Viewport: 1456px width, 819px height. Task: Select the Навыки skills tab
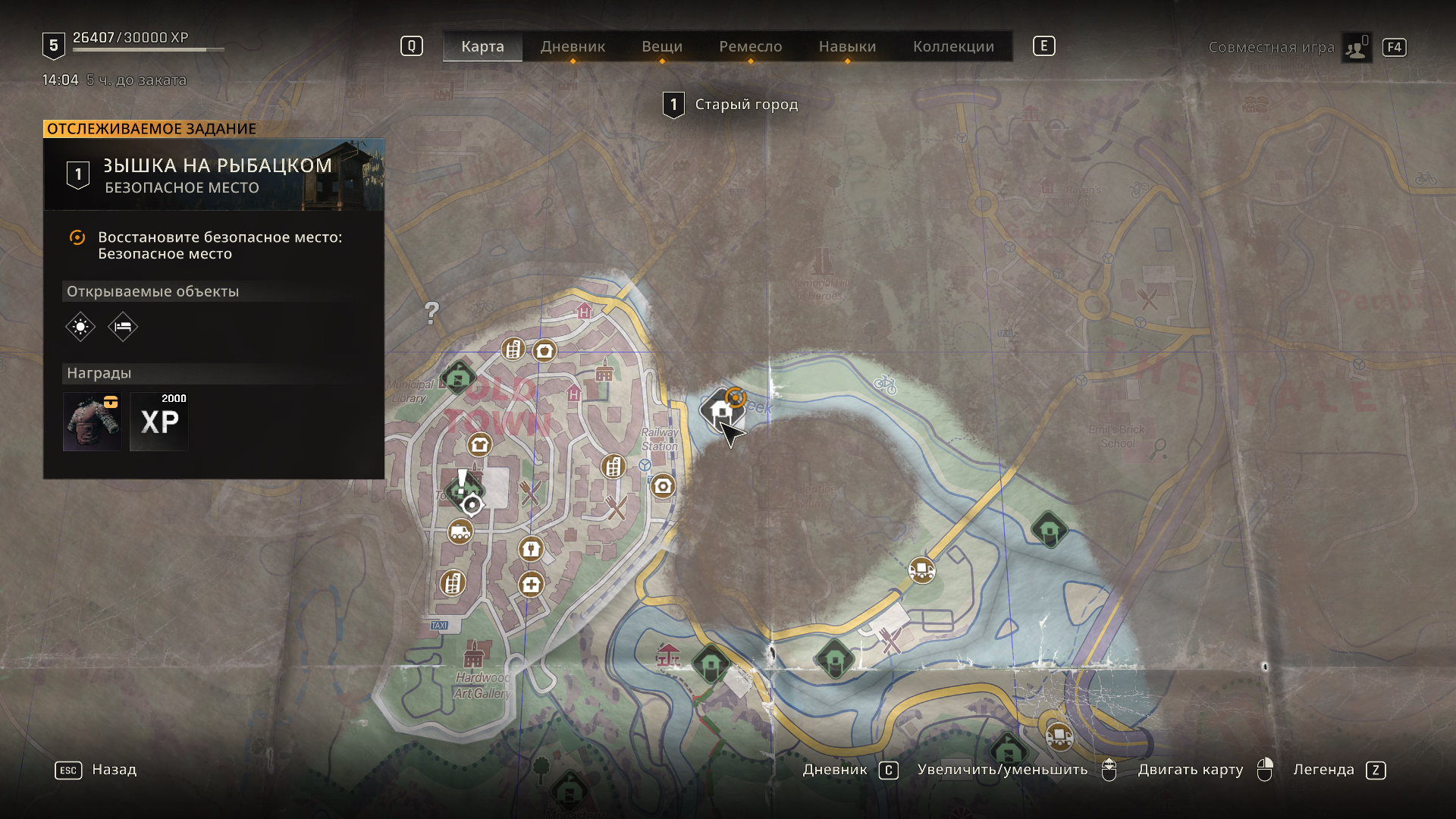click(x=847, y=46)
